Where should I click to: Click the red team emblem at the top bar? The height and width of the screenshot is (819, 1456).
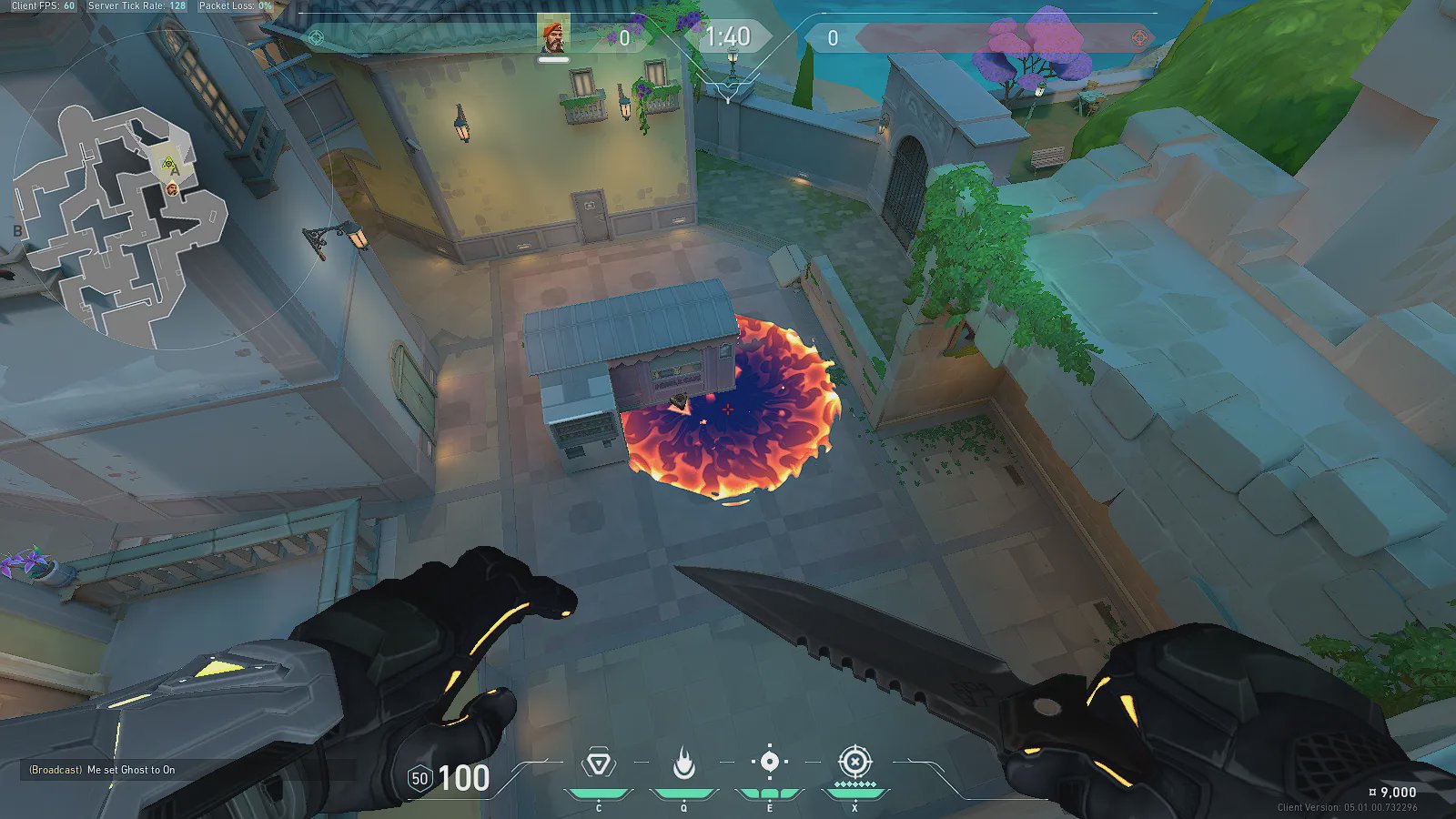(1139, 37)
